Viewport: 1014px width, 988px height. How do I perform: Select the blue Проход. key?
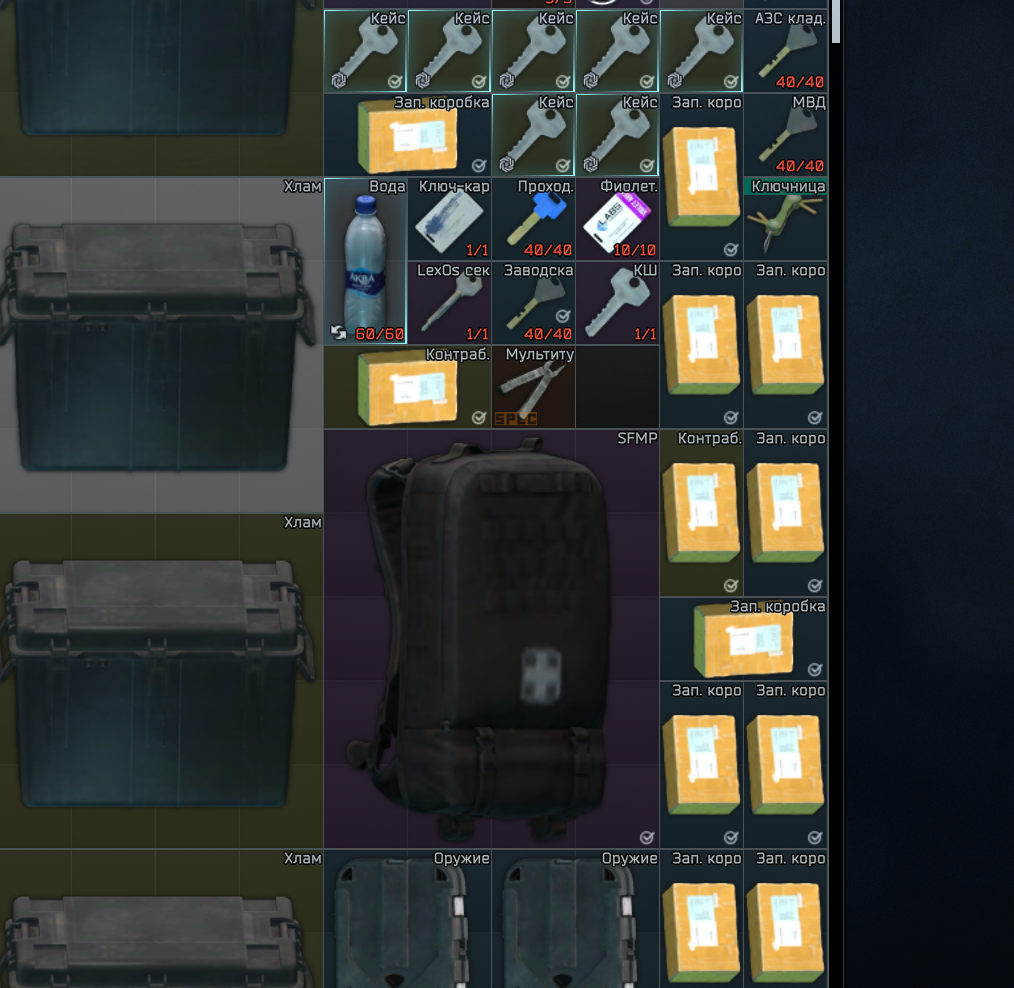[533, 220]
